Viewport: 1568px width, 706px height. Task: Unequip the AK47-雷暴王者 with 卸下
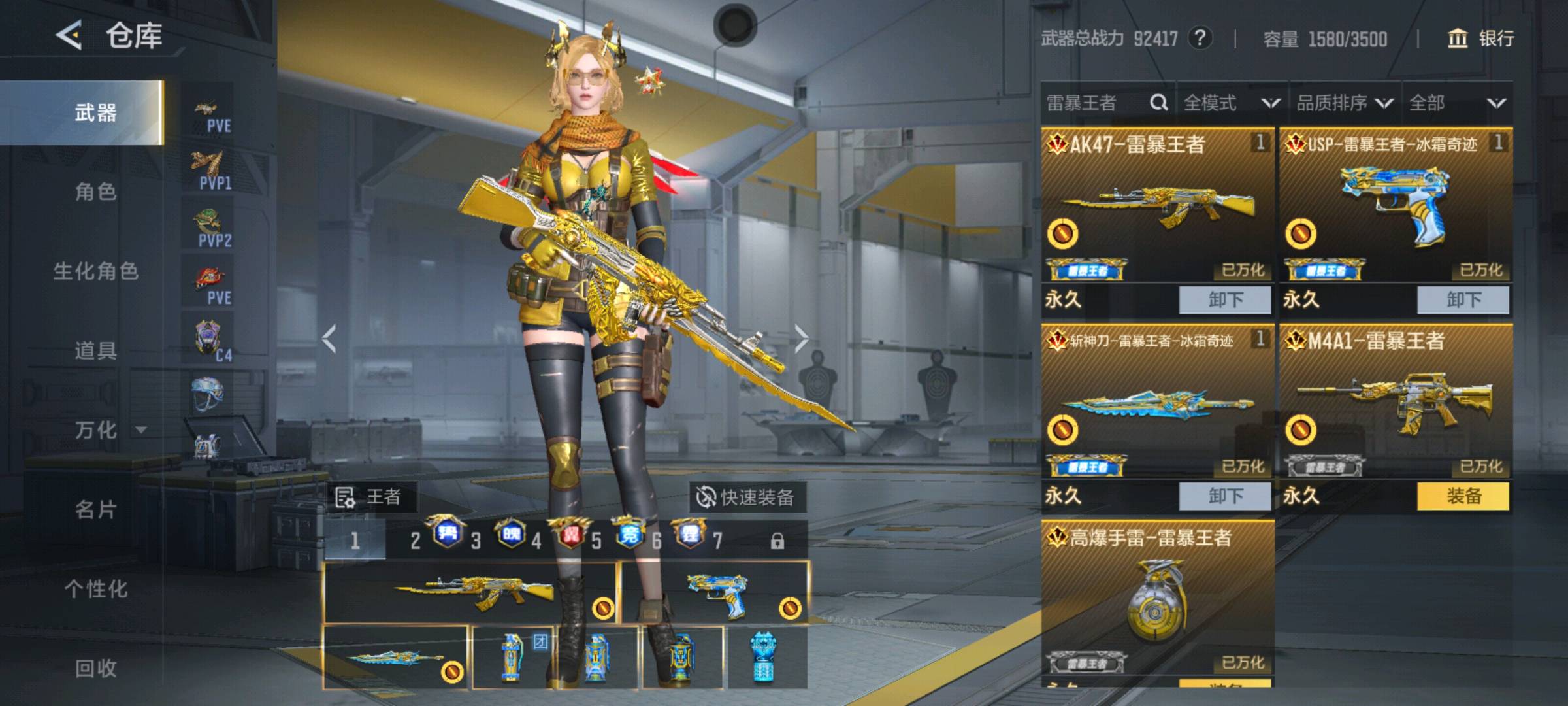1224,300
